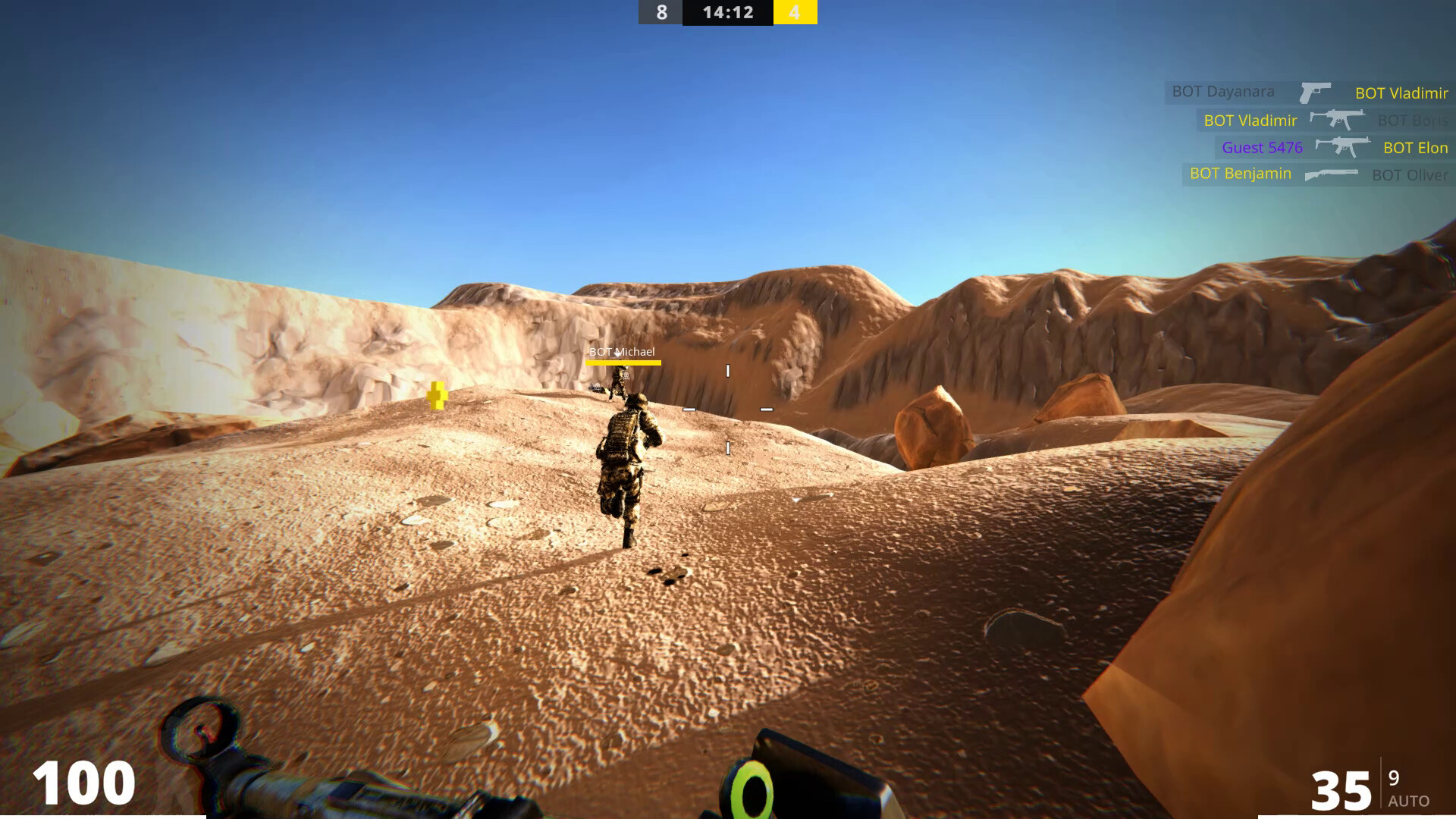The height and width of the screenshot is (819, 1456).
Task: Click BOT Michael's yellow health bar
Action: tap(623, 362)
